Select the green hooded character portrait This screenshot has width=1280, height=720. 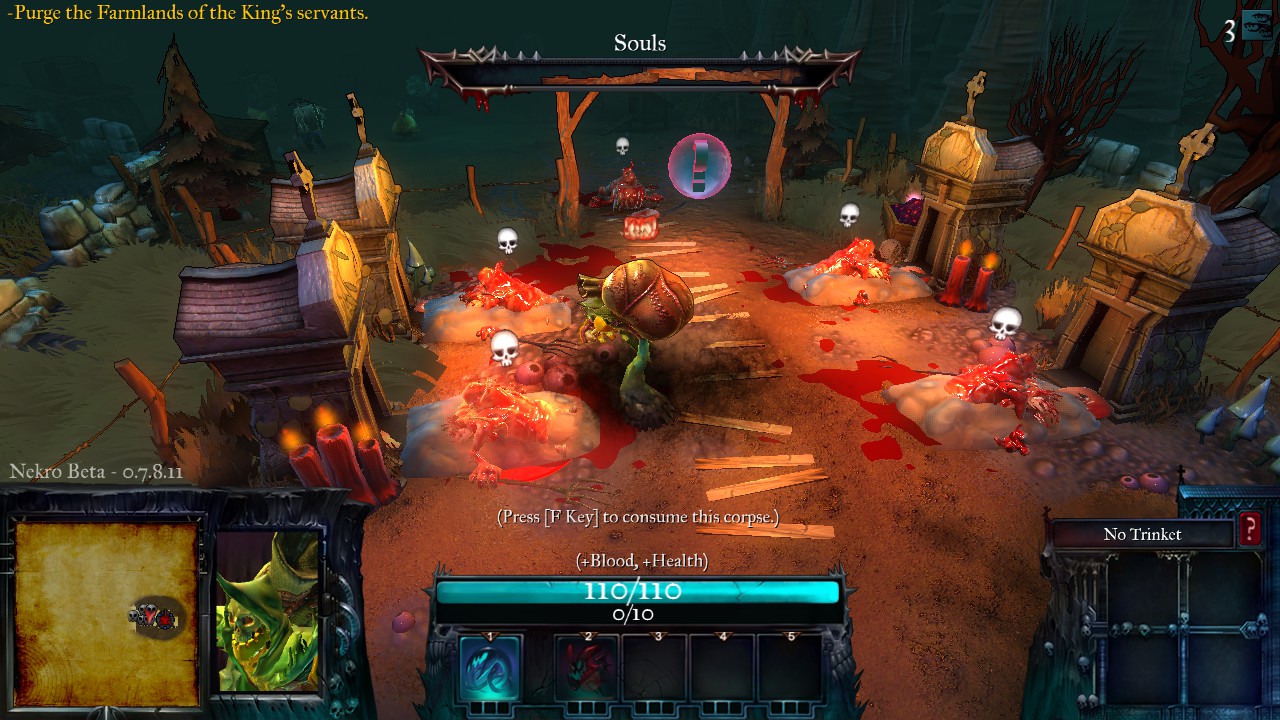click(x=267, y=610)
